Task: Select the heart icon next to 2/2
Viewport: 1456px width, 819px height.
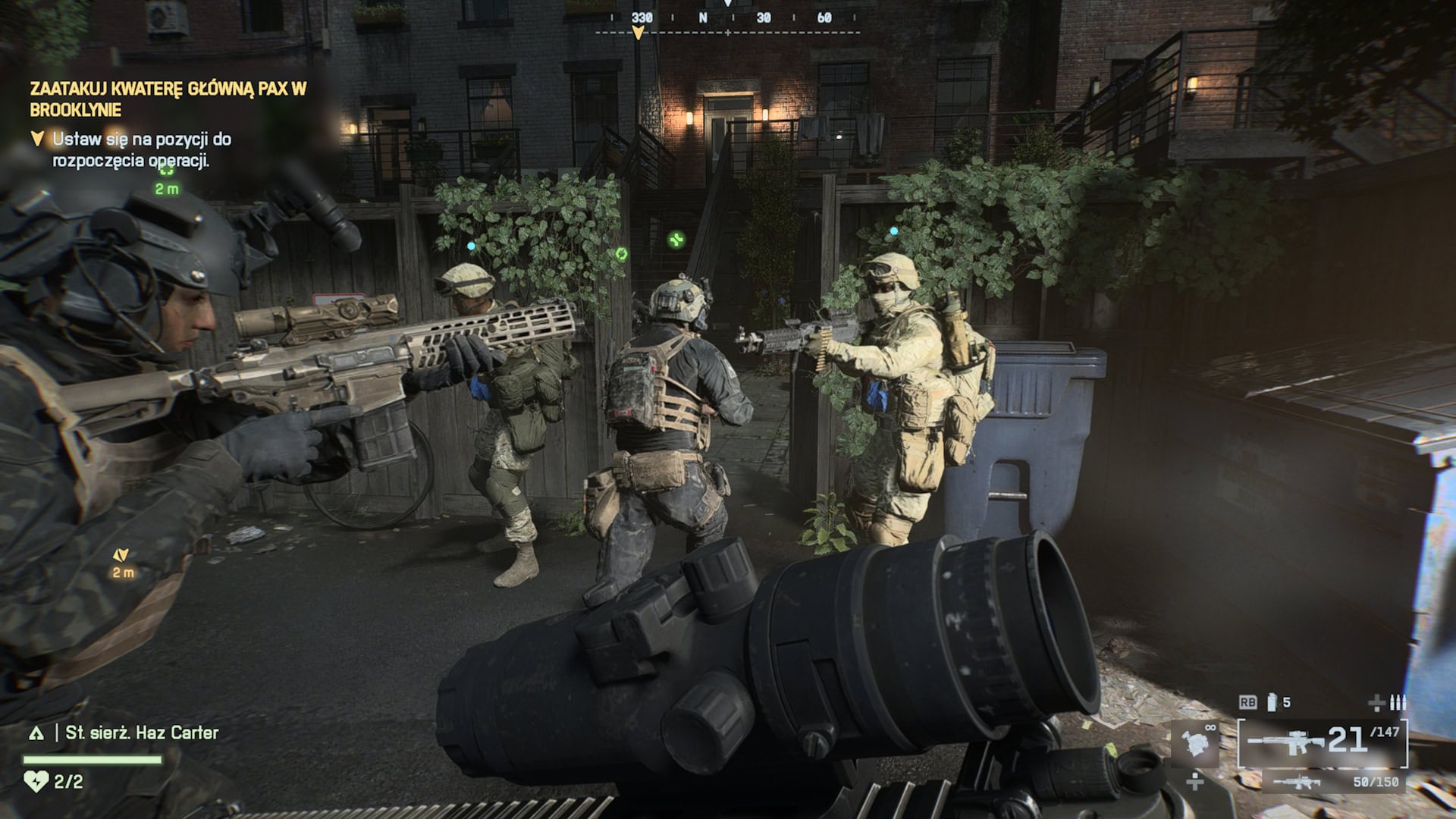Action: coord(36,781)
